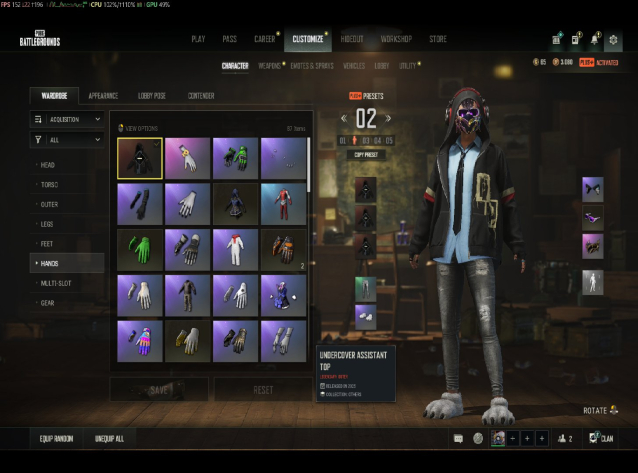Open the Play menu
The height and width of the screenshot is (473, 638).
tap(198, 39)
